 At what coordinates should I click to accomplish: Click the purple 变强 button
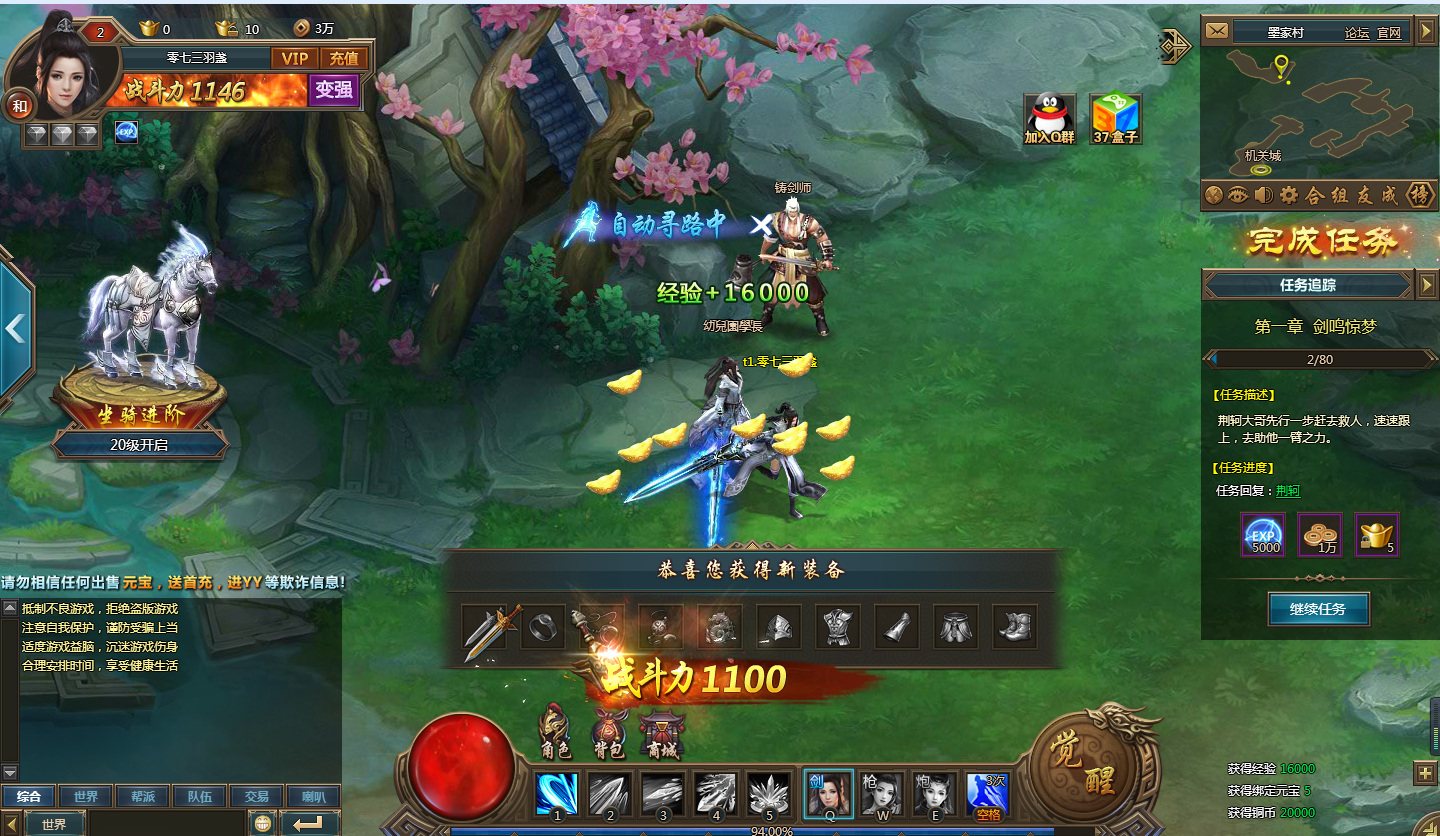(x=333, y=90)
